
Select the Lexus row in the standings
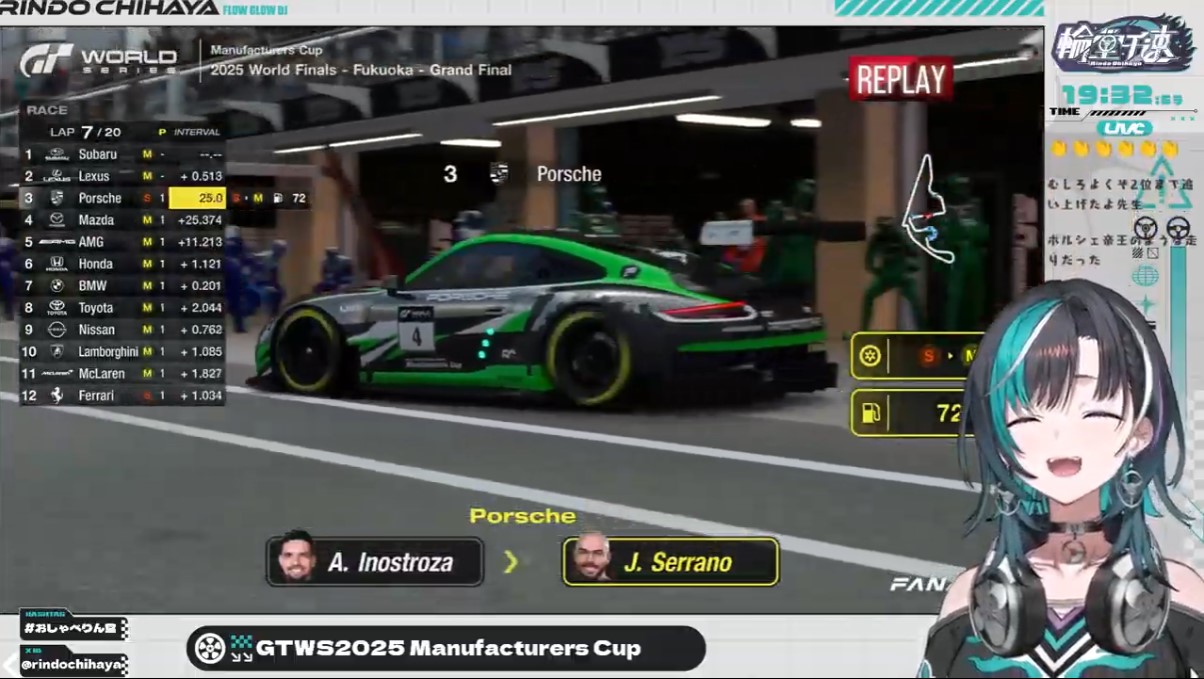(x=121, y=176)
